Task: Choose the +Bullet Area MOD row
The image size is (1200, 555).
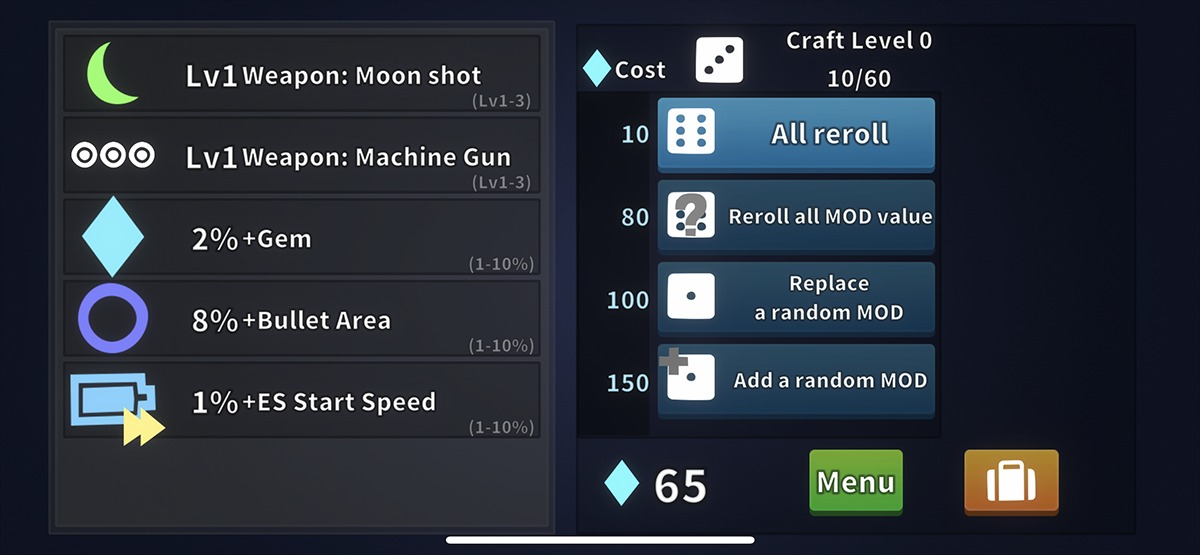Action: click(302, 320)
